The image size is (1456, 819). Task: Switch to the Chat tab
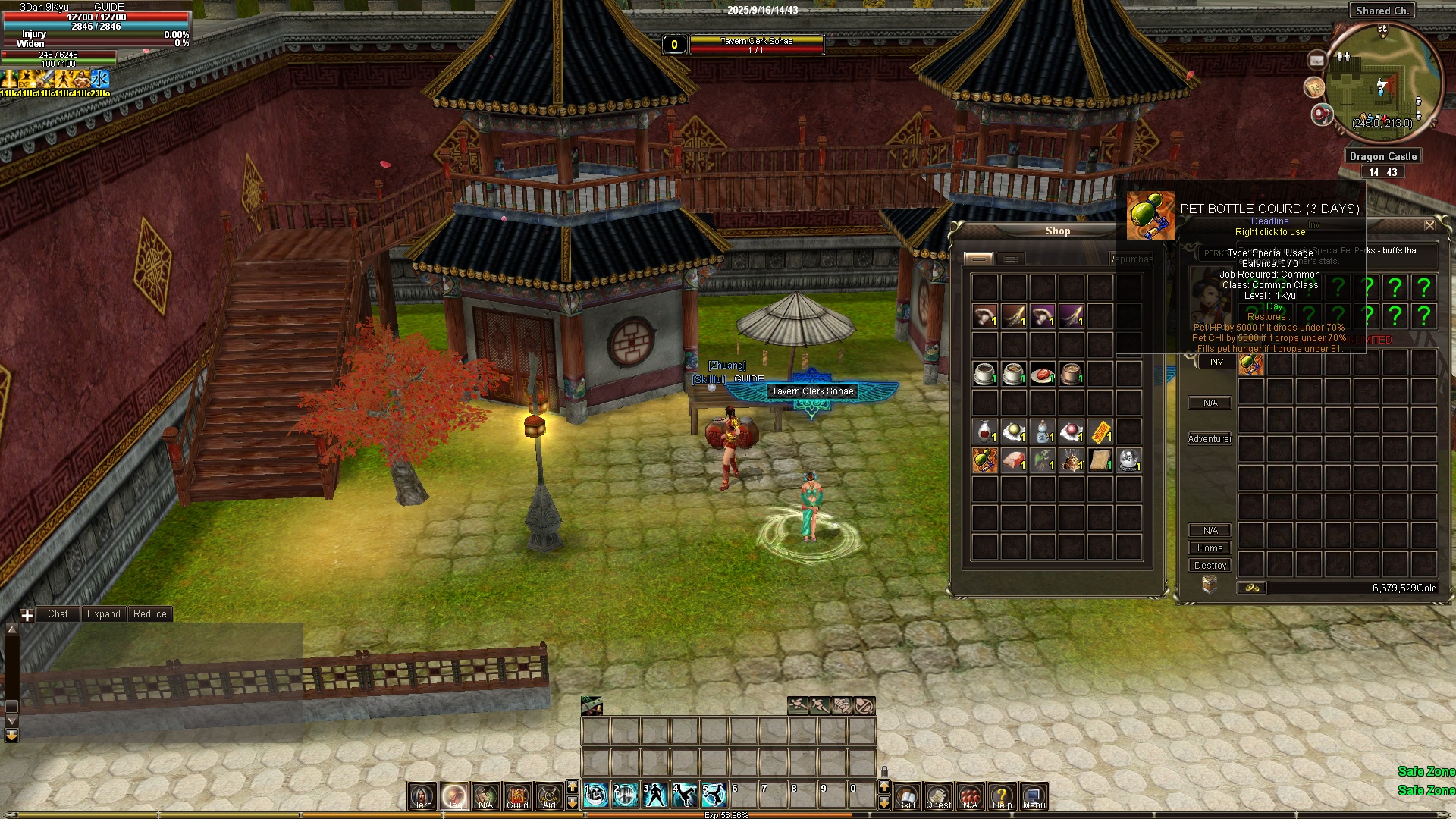58,614
